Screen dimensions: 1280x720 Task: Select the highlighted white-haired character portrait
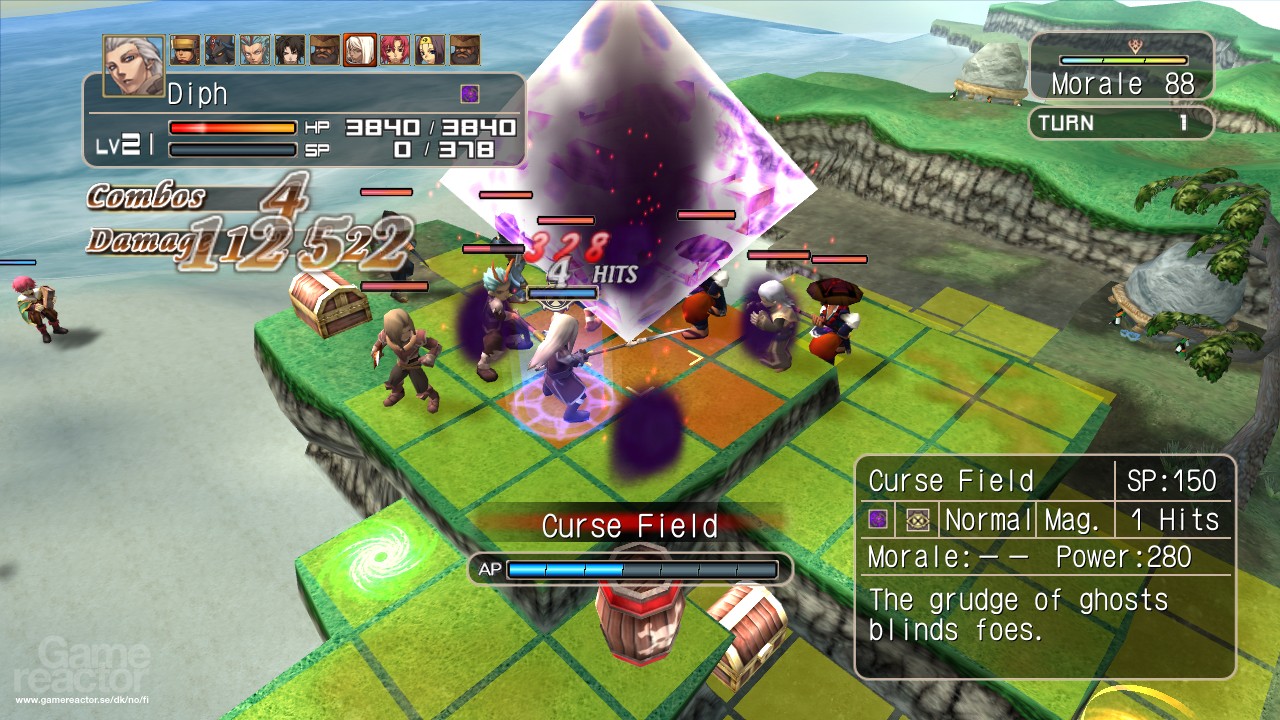click(359, 50)
